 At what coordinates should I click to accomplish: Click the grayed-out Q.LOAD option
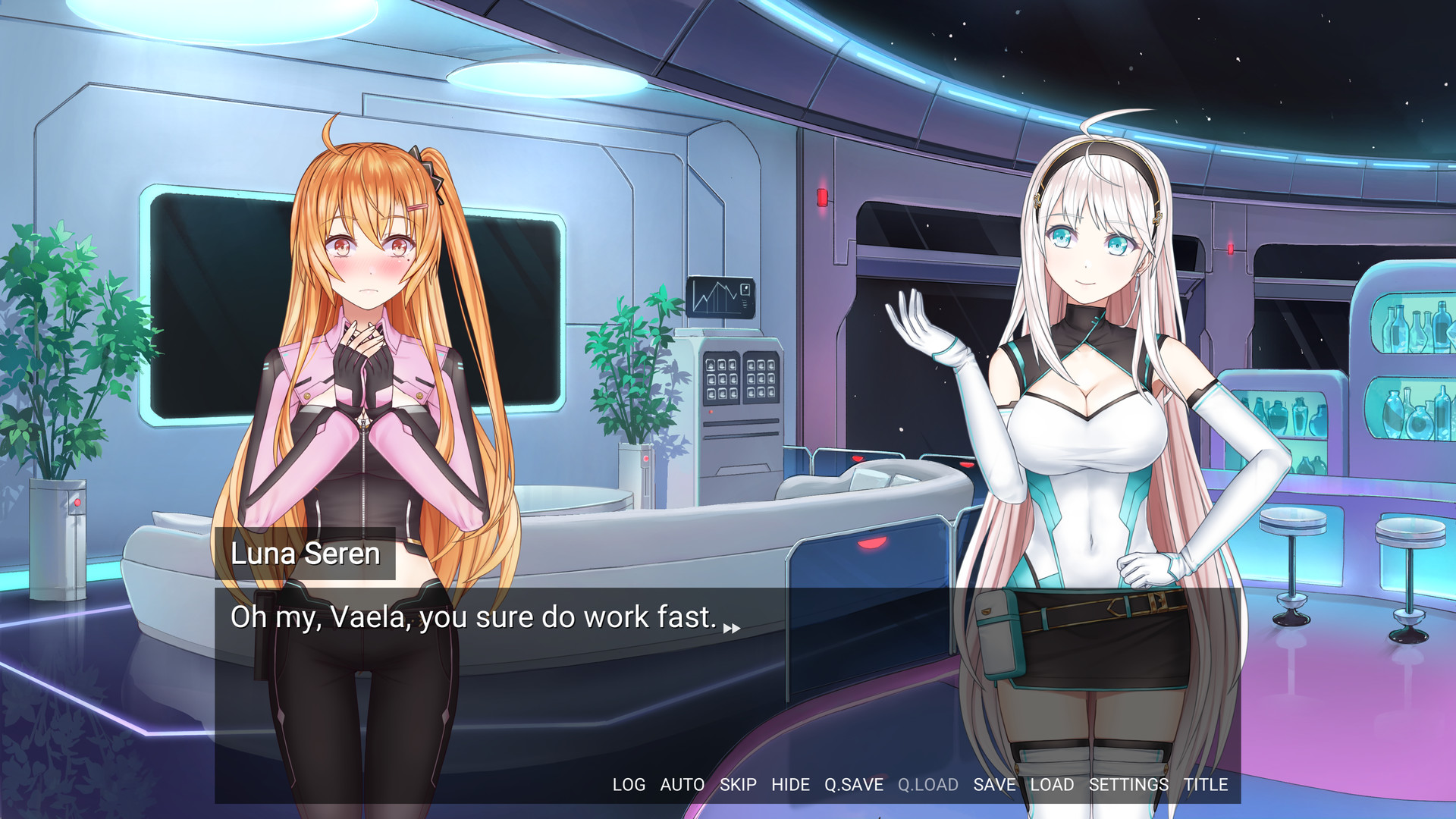(x=927, y=785)
